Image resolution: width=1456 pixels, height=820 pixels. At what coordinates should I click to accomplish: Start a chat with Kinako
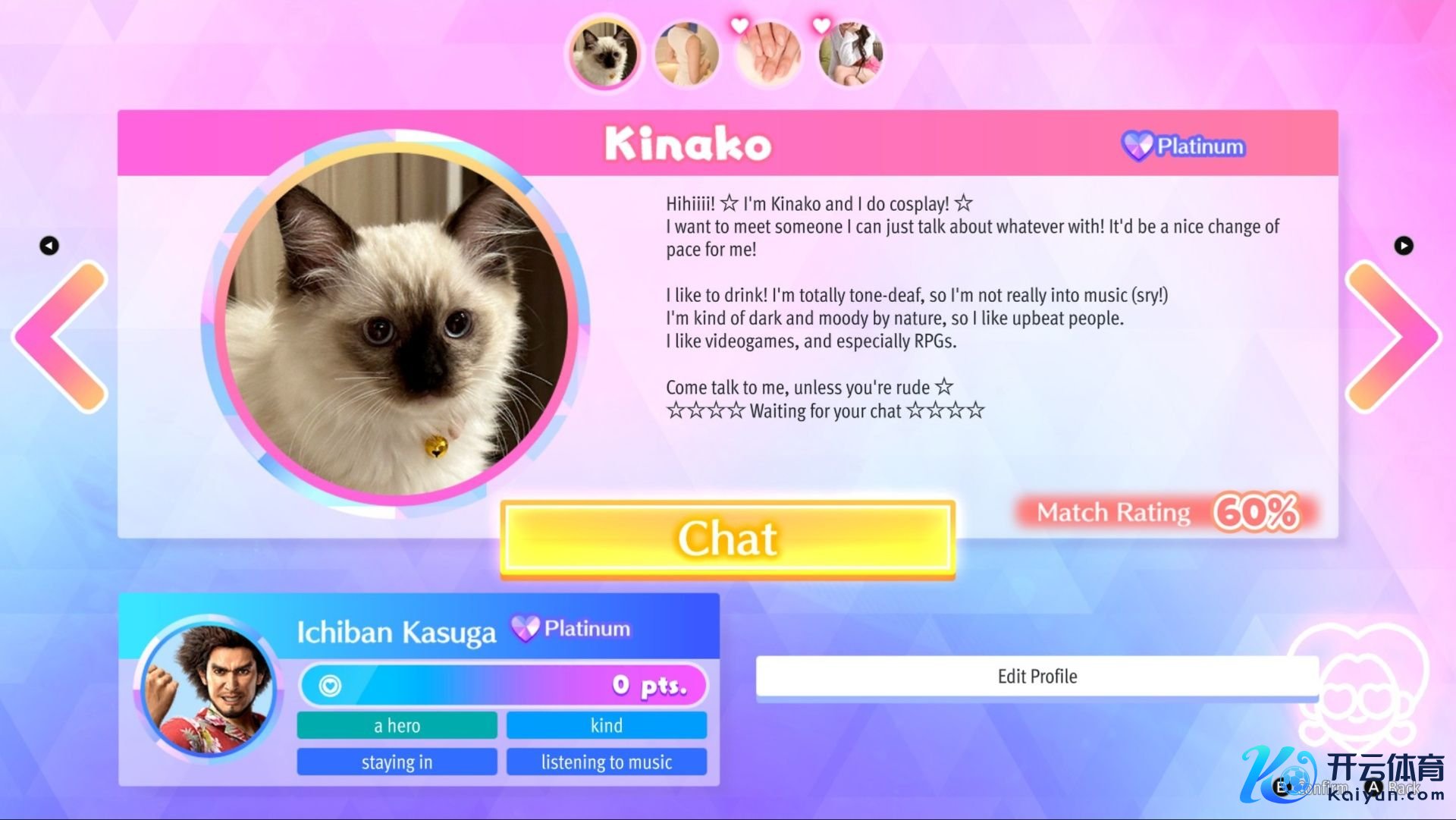[x=727, y=539]
